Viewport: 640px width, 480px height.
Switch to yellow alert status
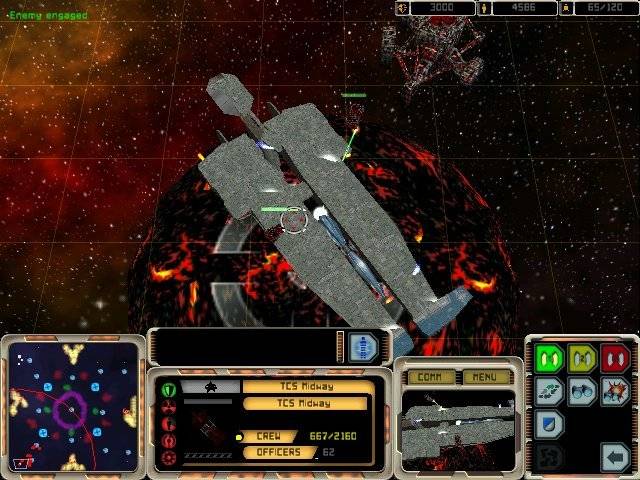coord(582,359)
